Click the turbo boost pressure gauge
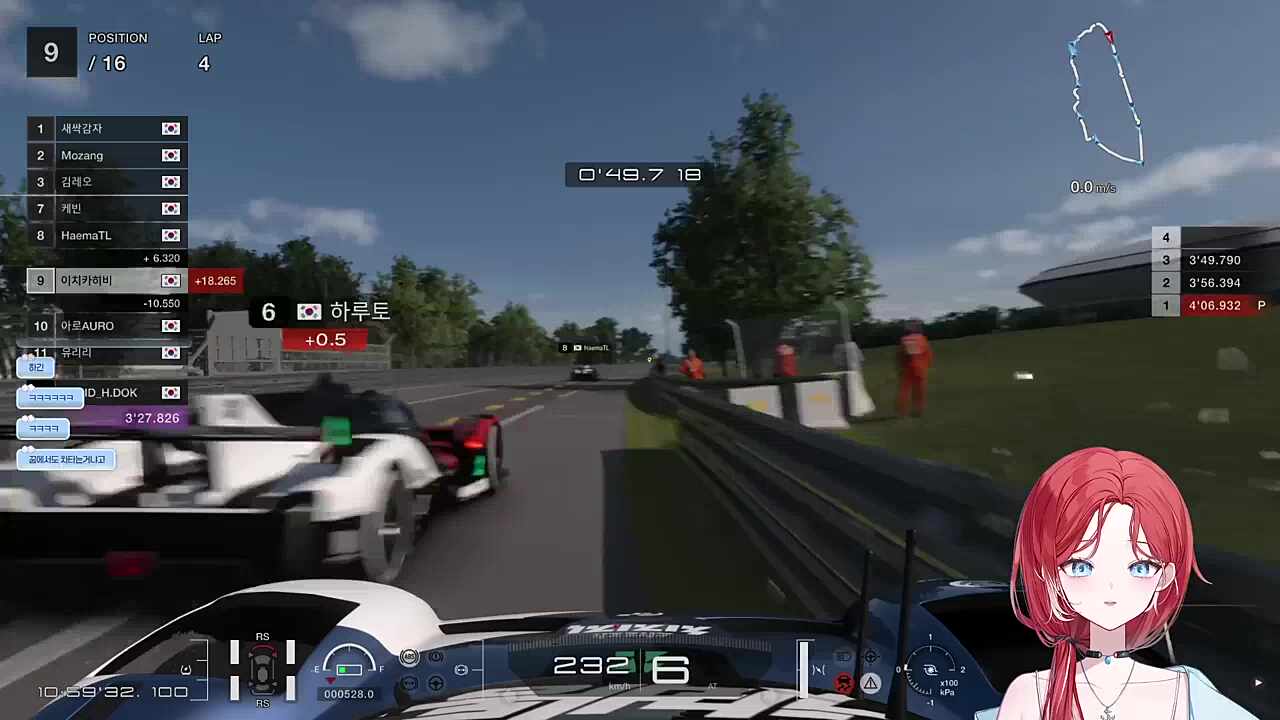 pyautogui.click(x=930, y=670)
